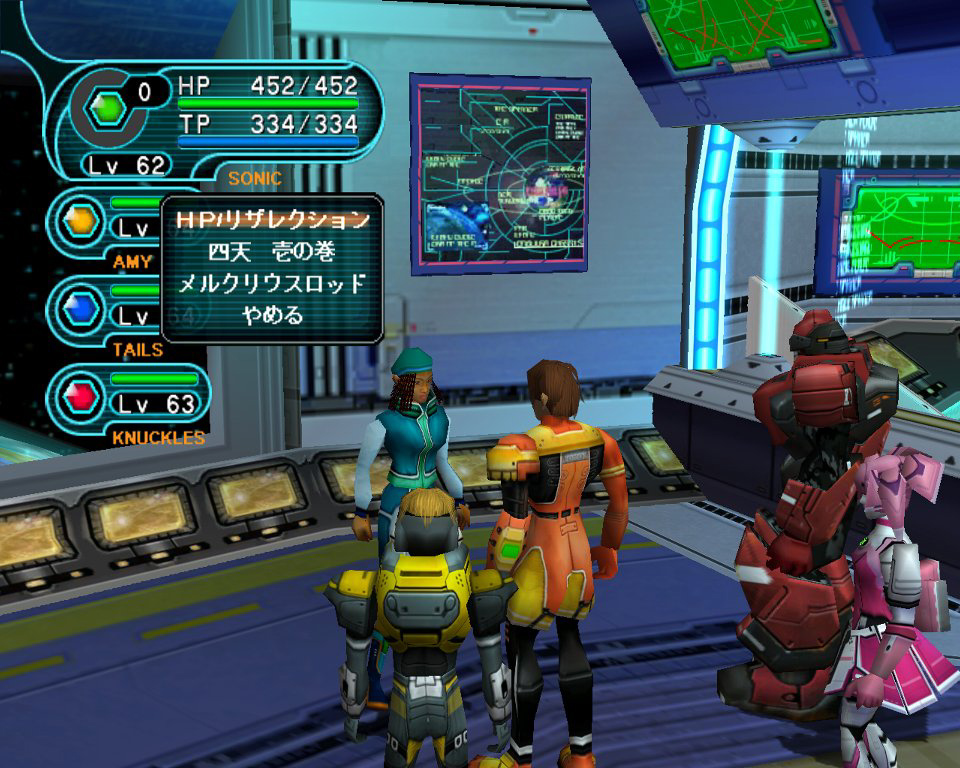Image resolution: width=960 pixels, height=768 pixels.
Task: Select the HP/リザレクション menu entry
Action: click(272, 219)
